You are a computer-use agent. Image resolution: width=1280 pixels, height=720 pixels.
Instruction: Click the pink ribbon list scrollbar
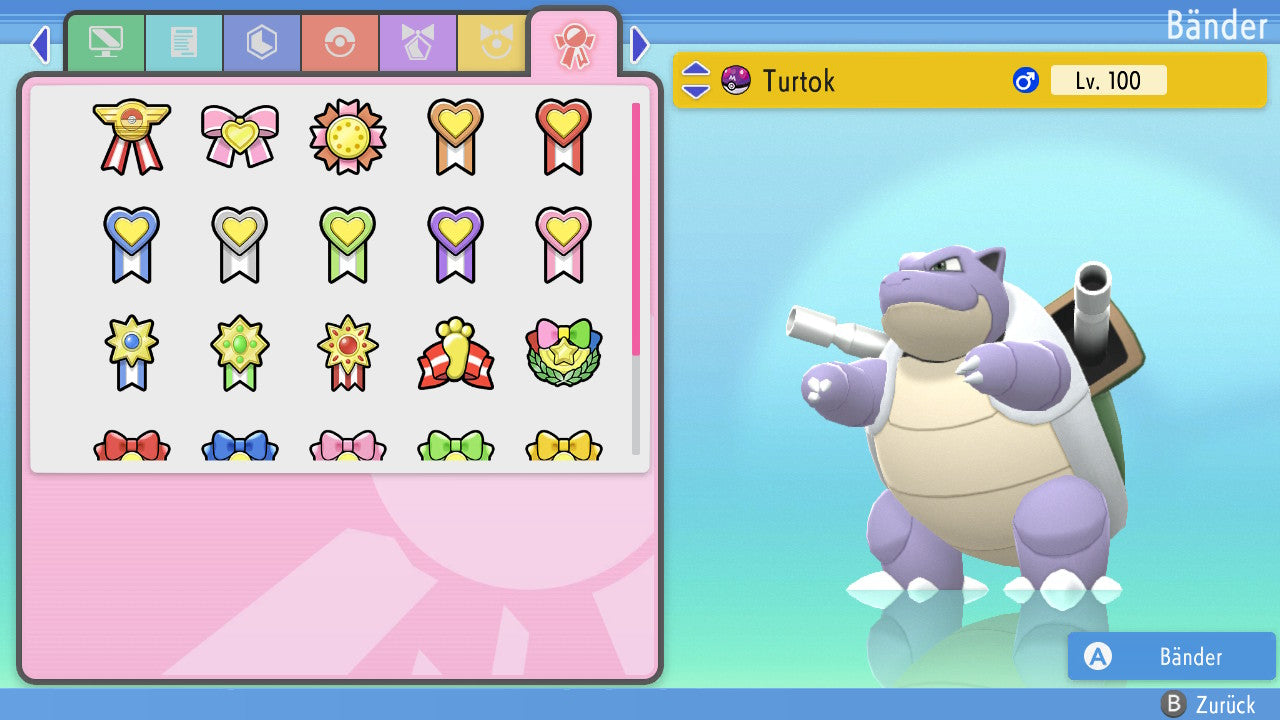(x=636, y=228)
